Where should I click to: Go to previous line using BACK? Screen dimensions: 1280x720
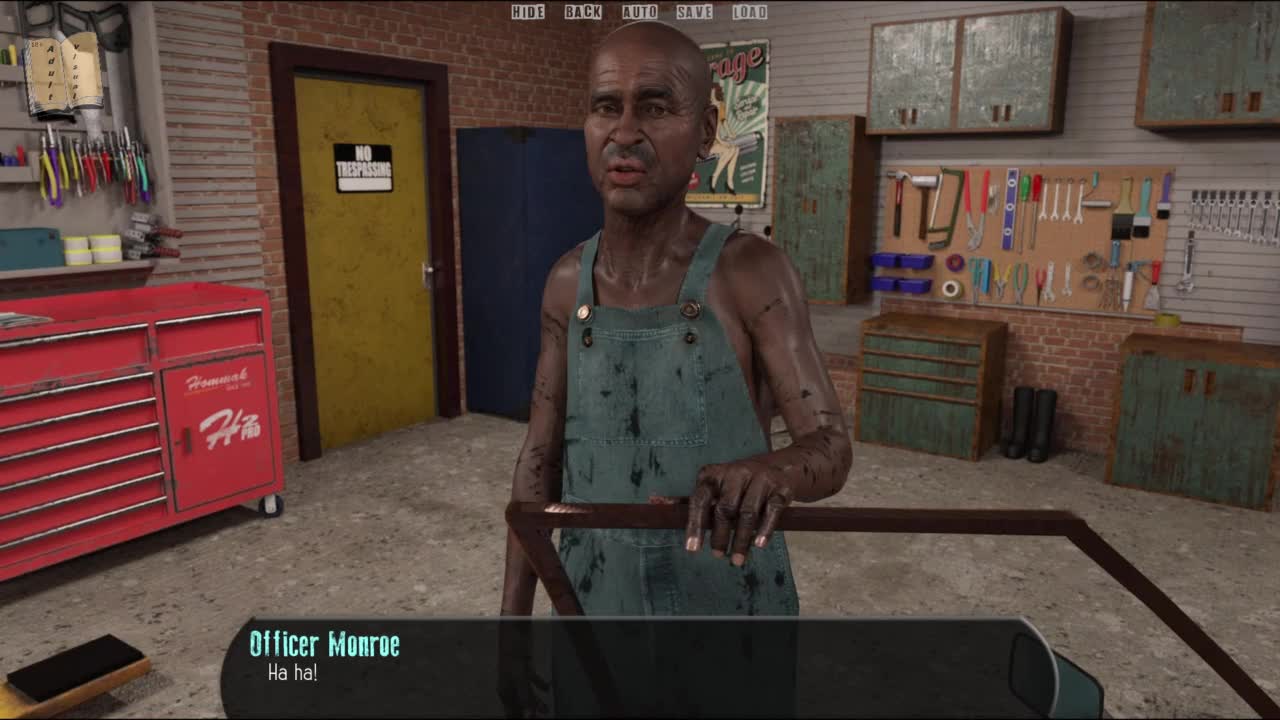[x=583, y=12]
